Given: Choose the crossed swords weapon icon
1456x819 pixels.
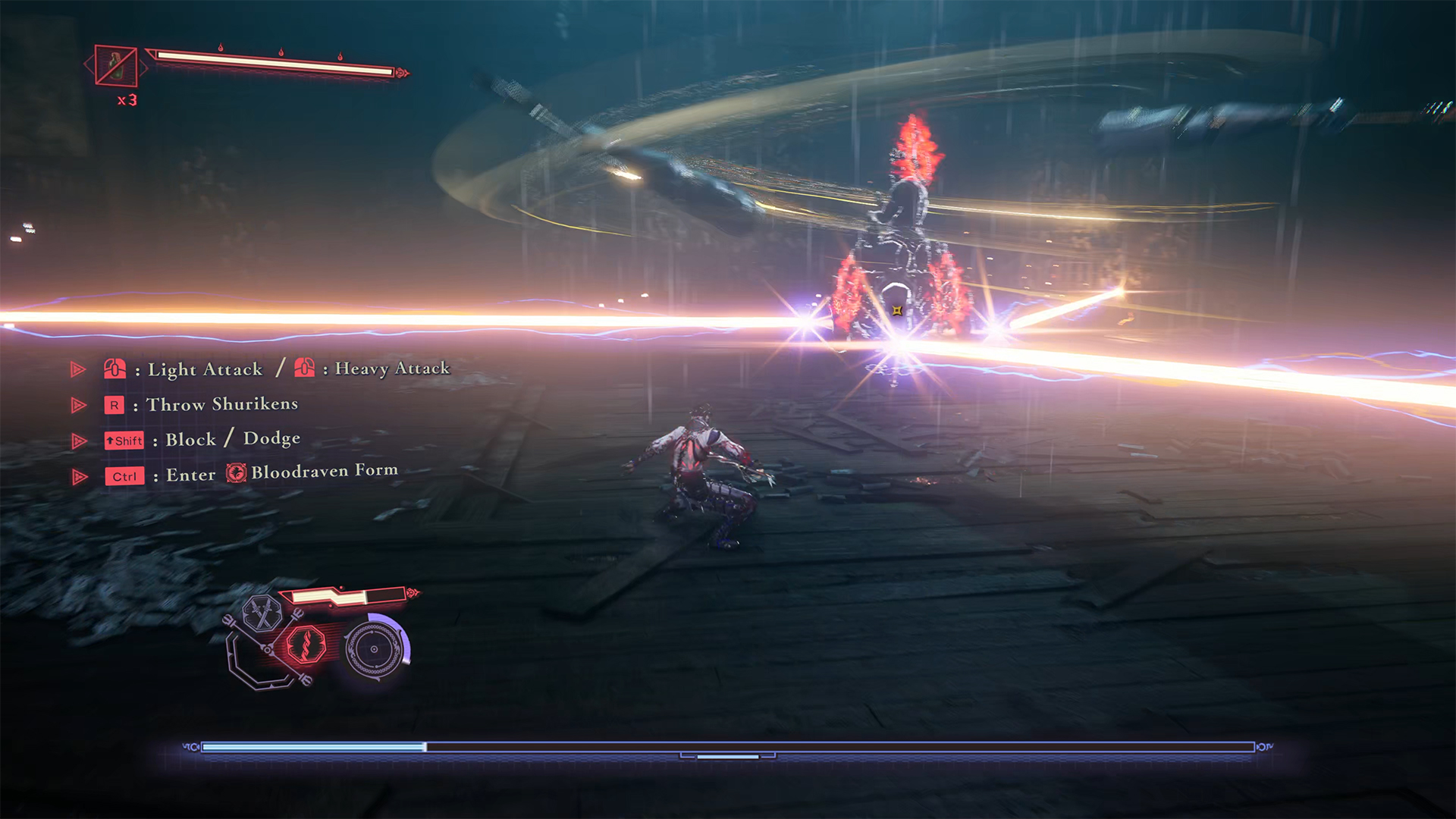Looking at the screenshot, I should 262,613.
